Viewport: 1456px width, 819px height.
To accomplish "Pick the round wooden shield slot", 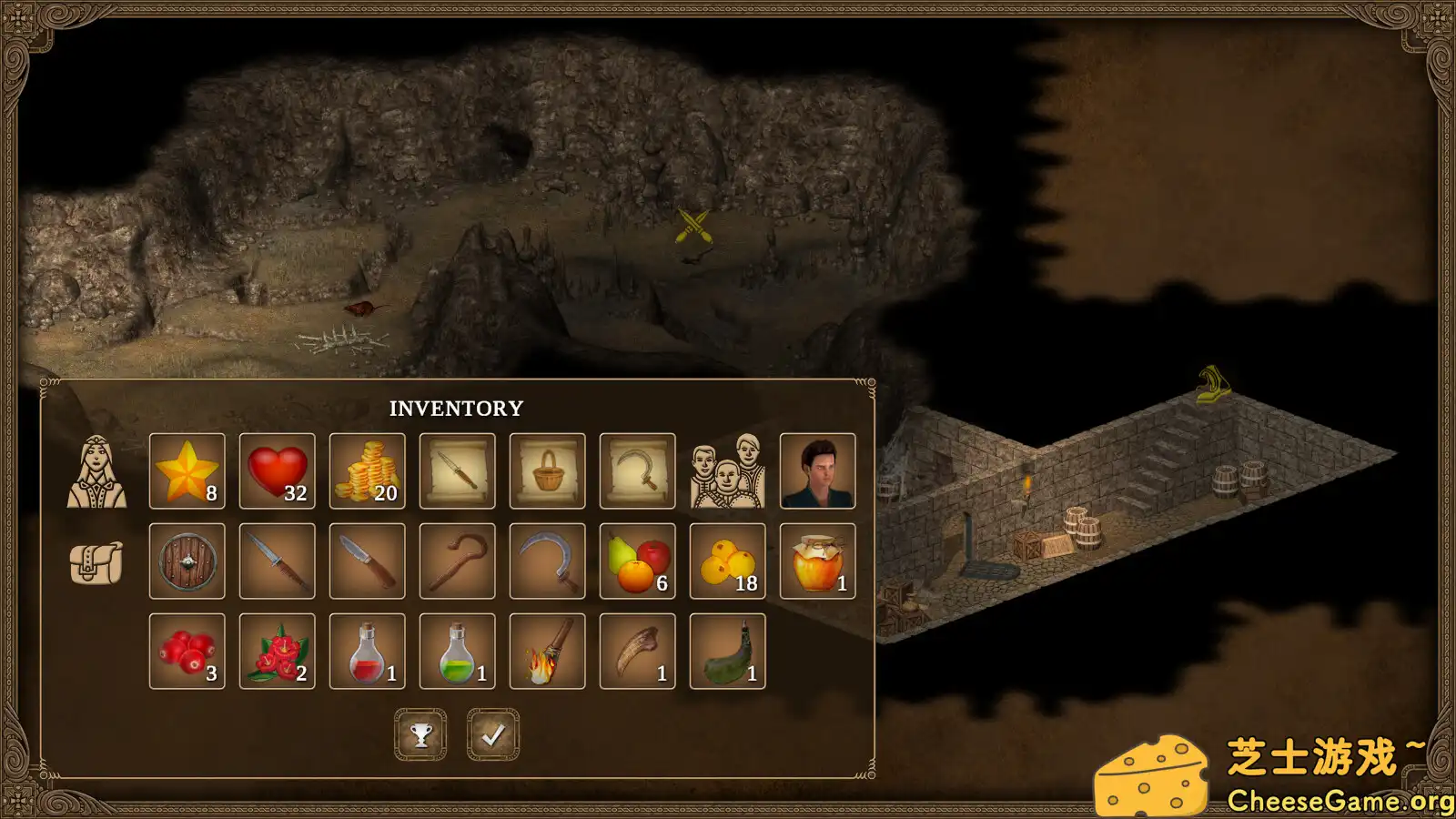I will click(x=187, y=561).
